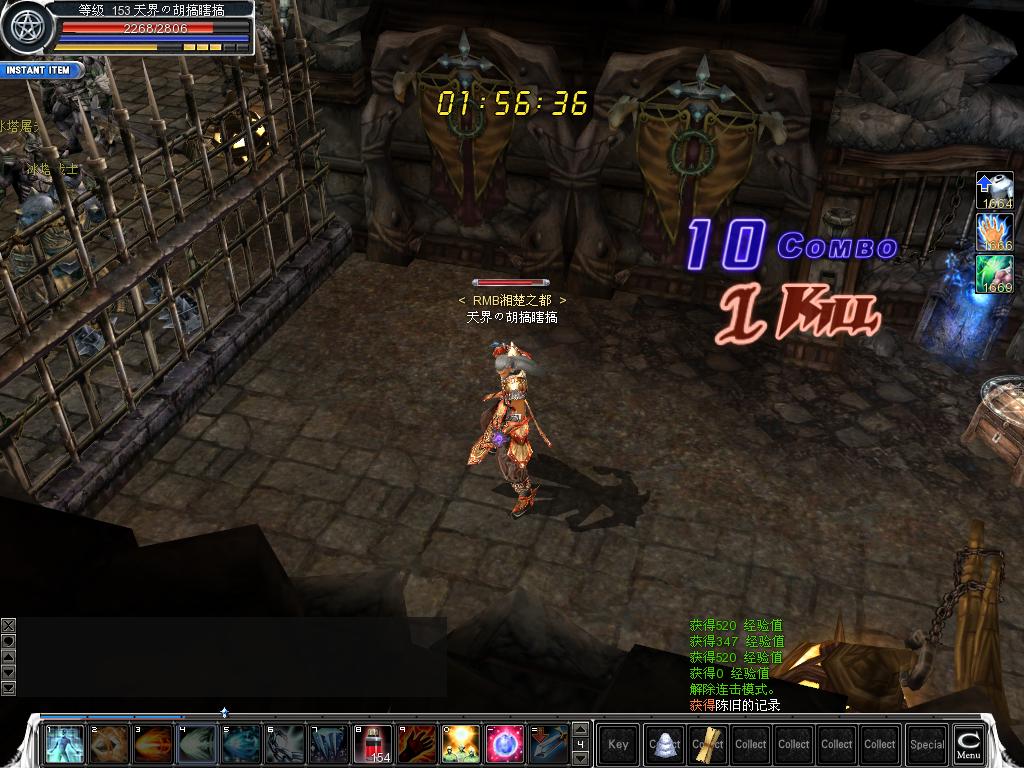1024x768 pixels.
Task: Activate the red hand skill in slot 9
Action: [417, 744]
